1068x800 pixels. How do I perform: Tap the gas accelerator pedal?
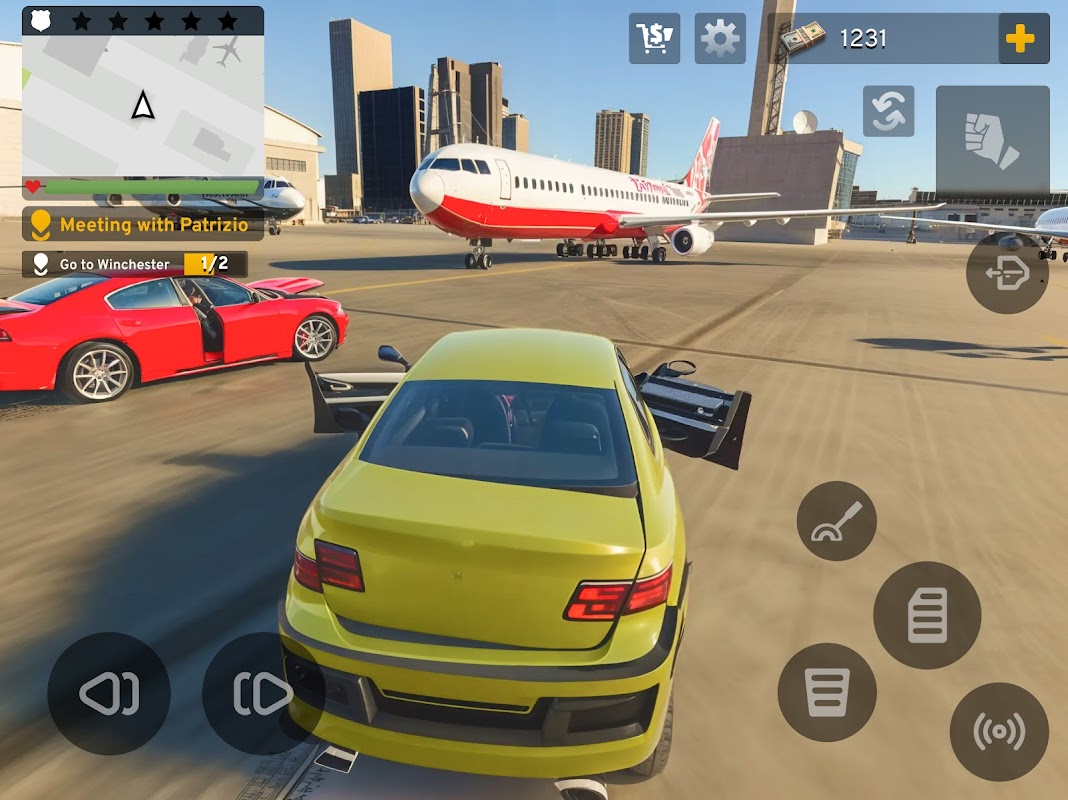pos(927,615)
